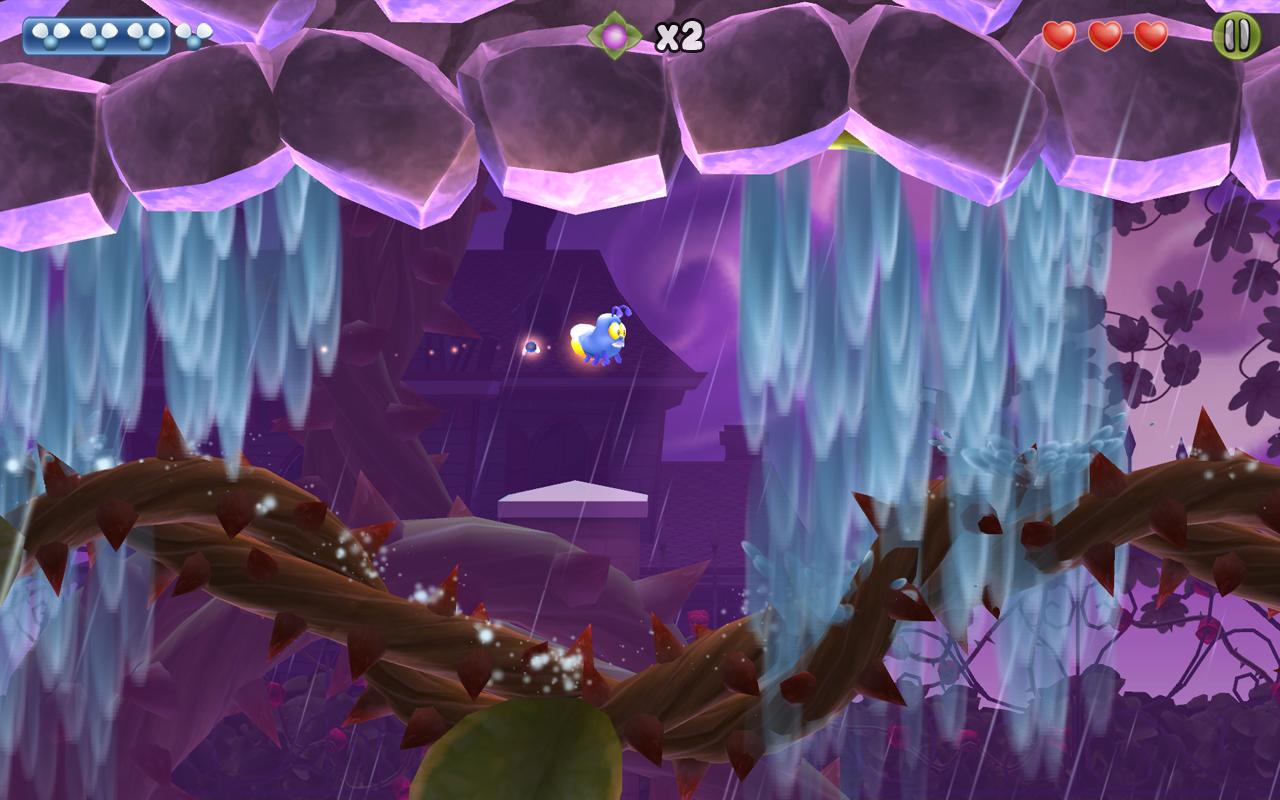Select the first red heart
This screenshot has width=1280, height=800.
pyautogui.click(x=1058, y=35)
